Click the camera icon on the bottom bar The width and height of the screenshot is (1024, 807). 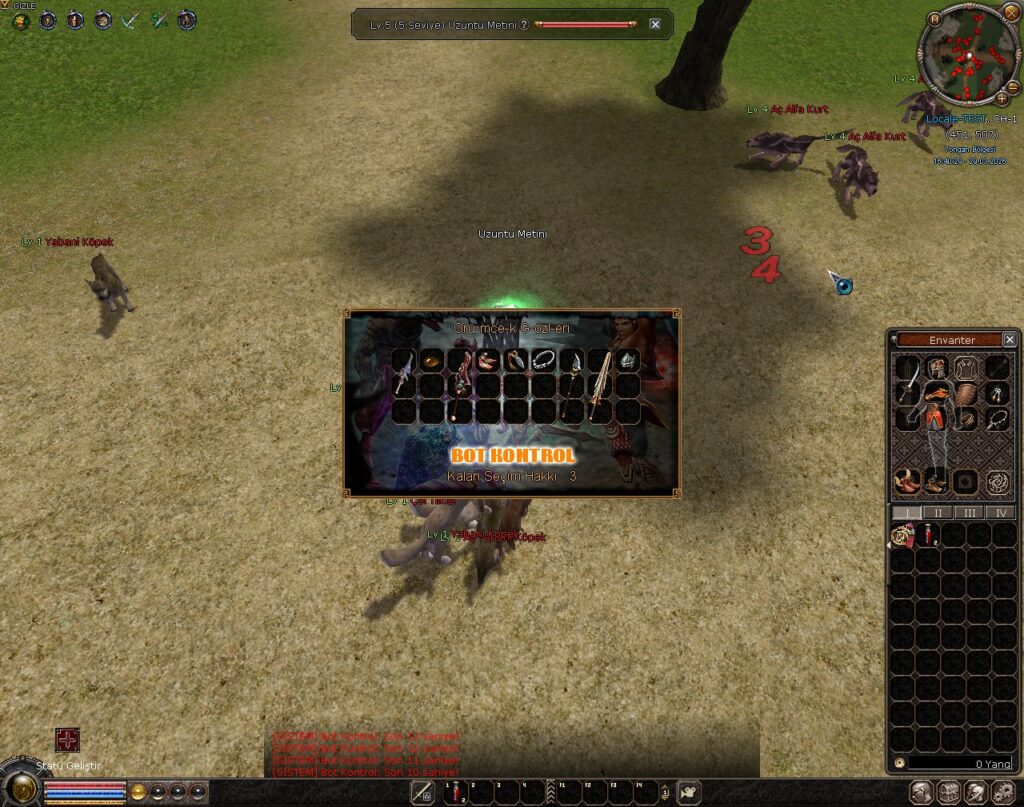[688, 793]
